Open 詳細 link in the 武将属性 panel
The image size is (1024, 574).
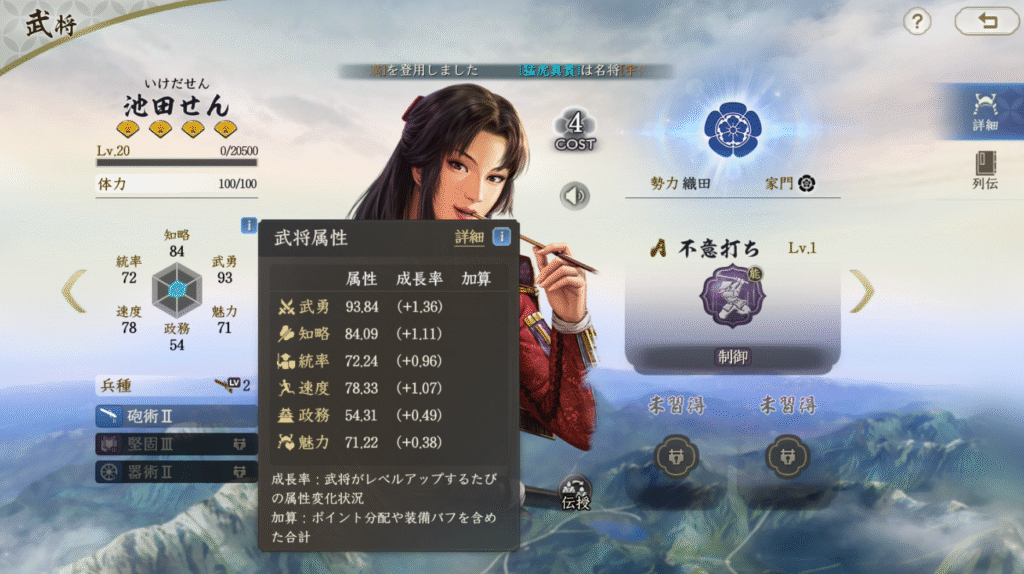pyautogui.click(x=469, y=238)
